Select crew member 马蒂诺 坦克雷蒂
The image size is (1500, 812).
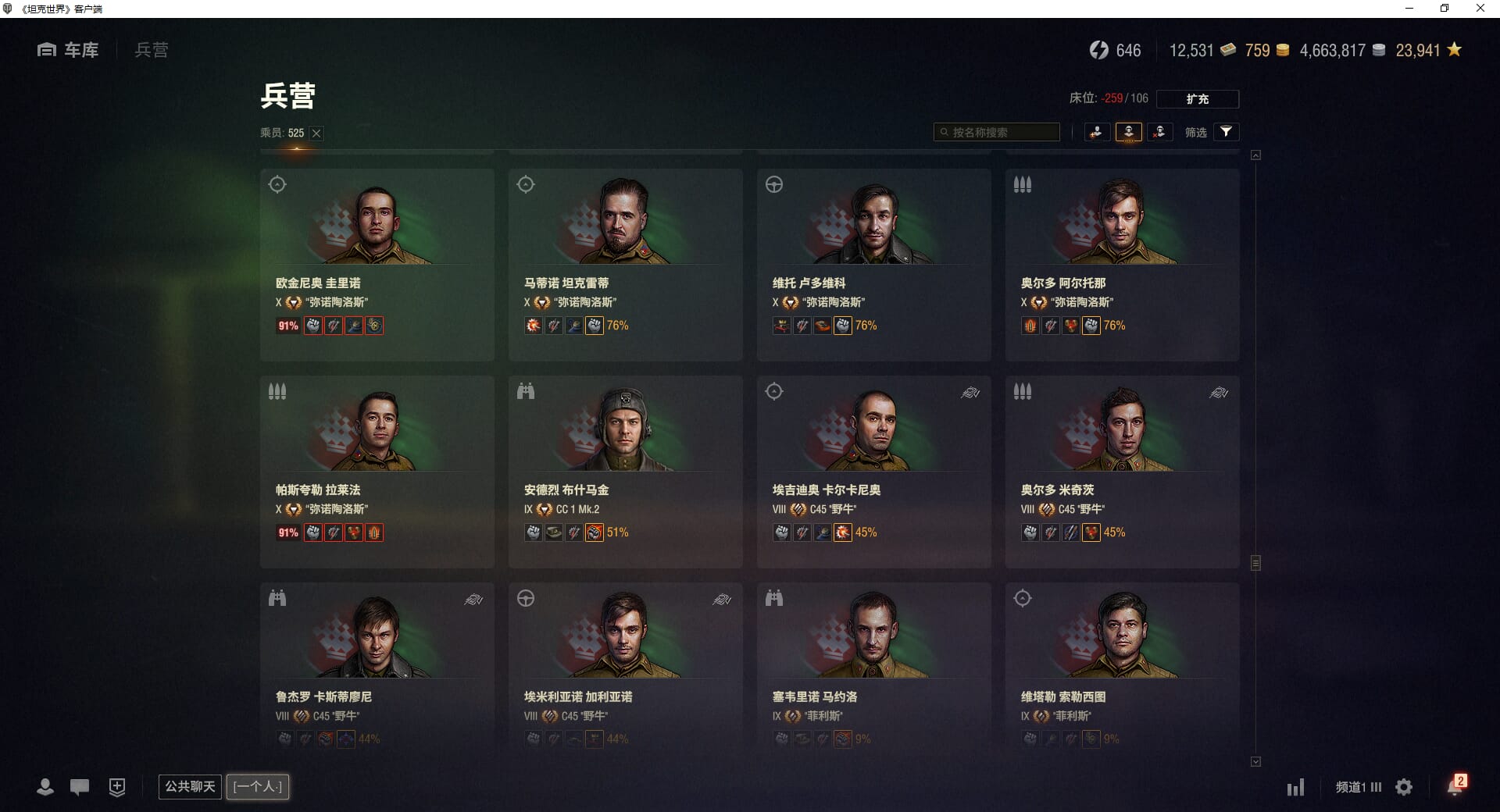click(x=625, y=264)
